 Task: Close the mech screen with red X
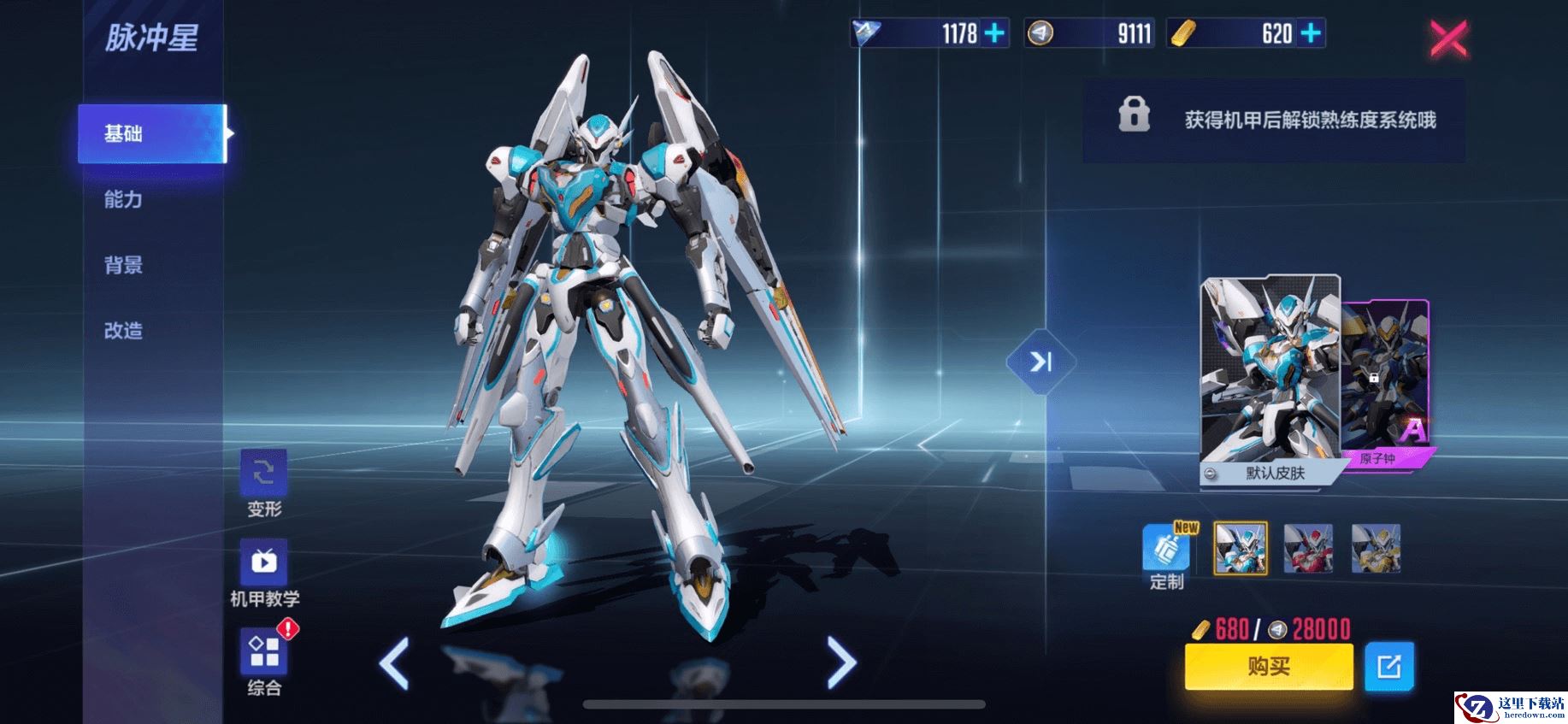[x=1448, y=38]
